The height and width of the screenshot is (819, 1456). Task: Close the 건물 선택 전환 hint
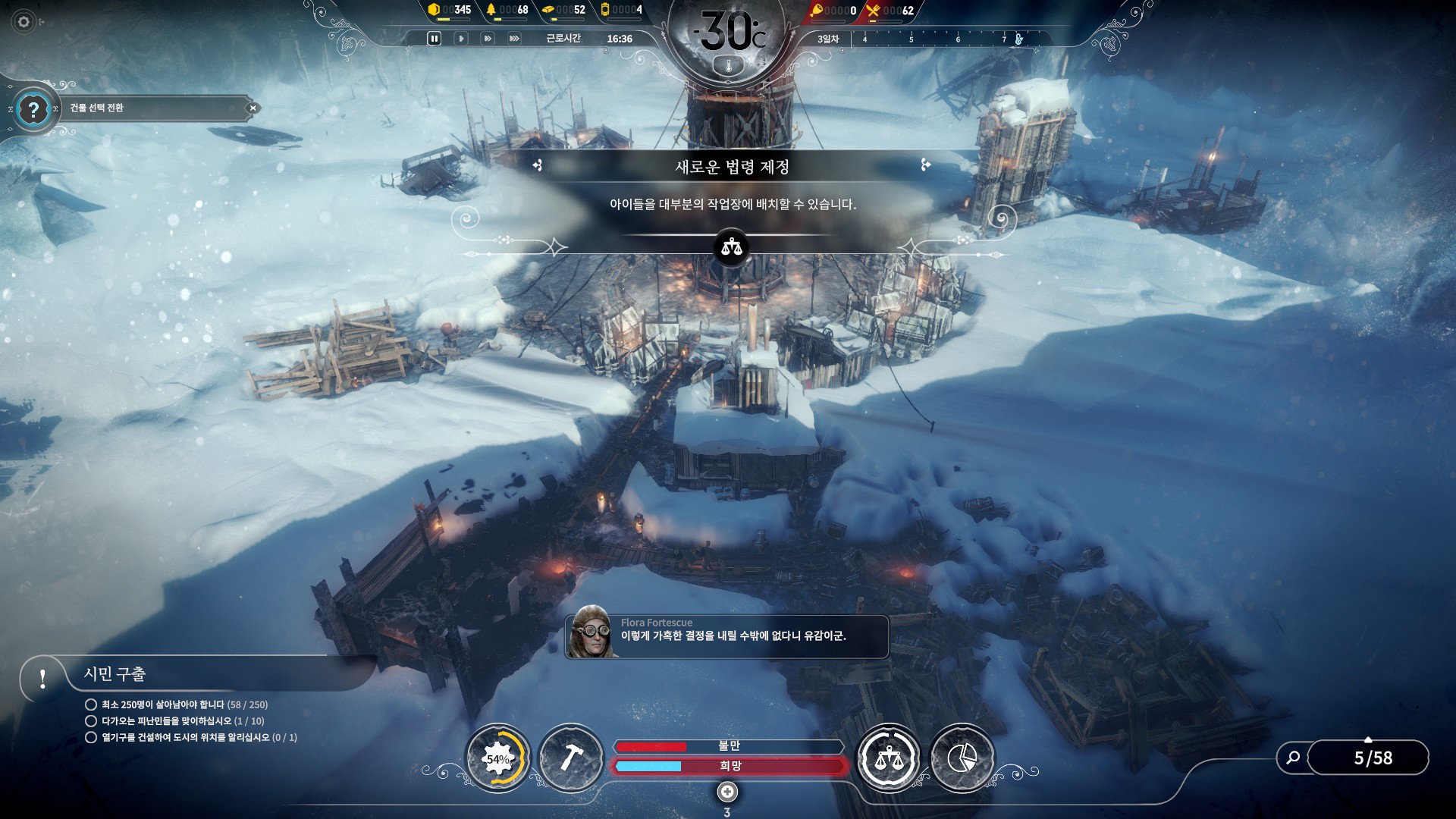(x=253, y=108)
